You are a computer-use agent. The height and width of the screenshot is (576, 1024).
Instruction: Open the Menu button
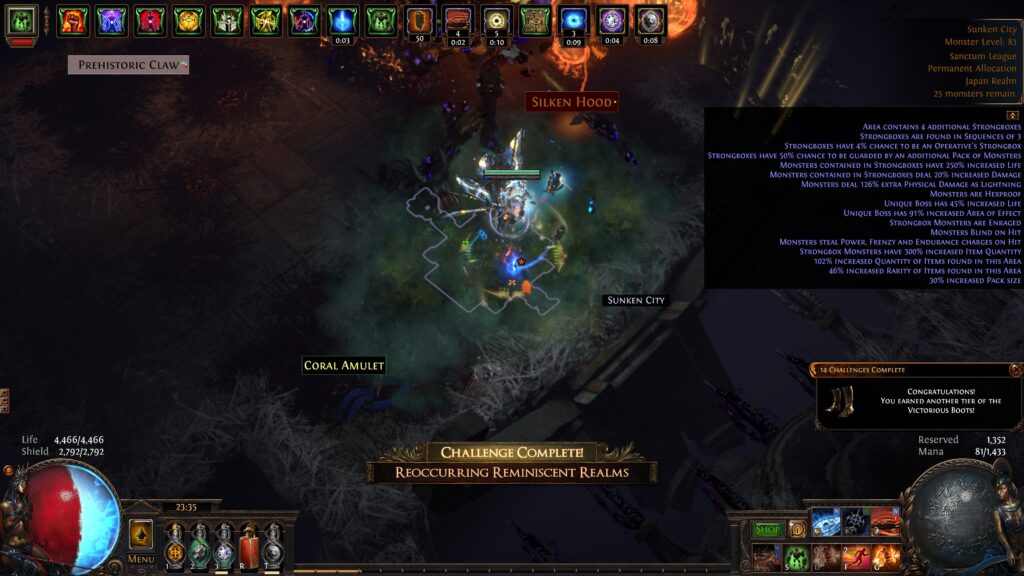(x=141, y=558)
